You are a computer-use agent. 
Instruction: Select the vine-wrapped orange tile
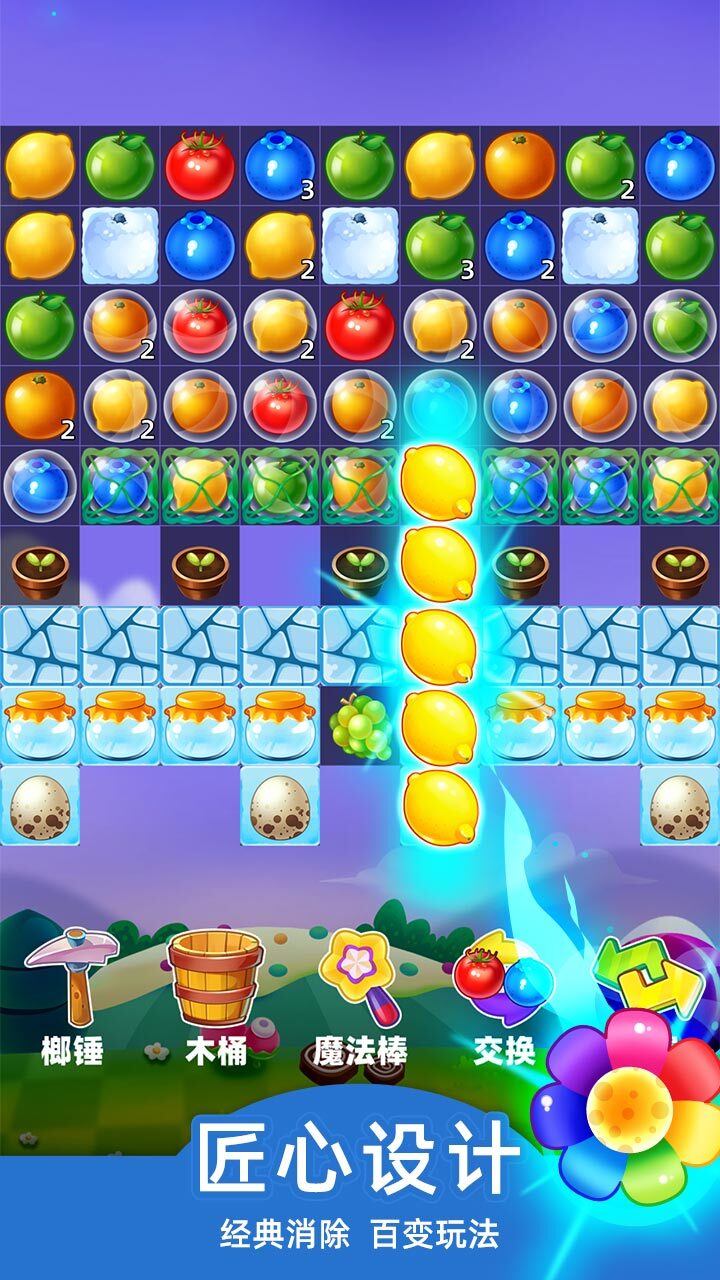tap(360, 486)
